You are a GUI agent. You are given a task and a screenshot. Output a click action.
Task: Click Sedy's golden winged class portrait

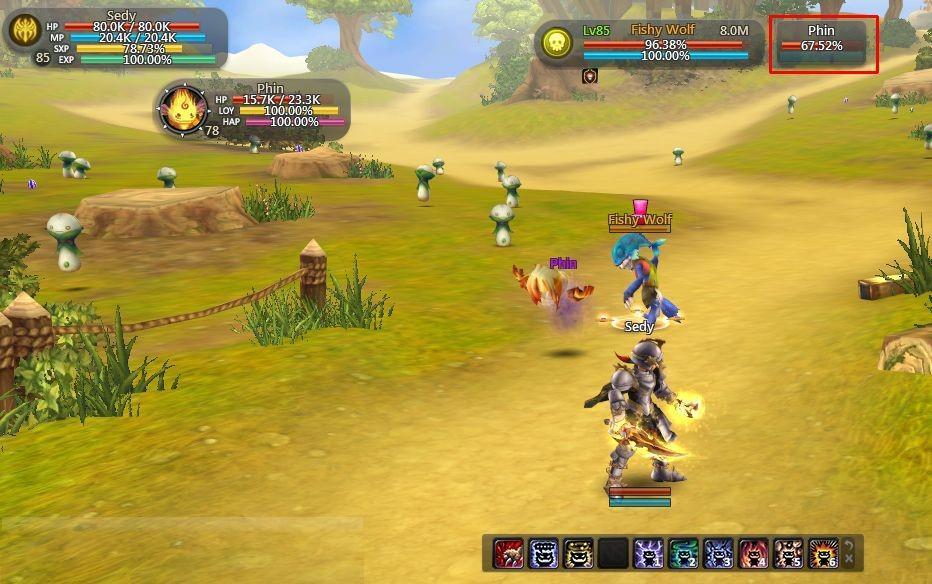click(23, 32)
